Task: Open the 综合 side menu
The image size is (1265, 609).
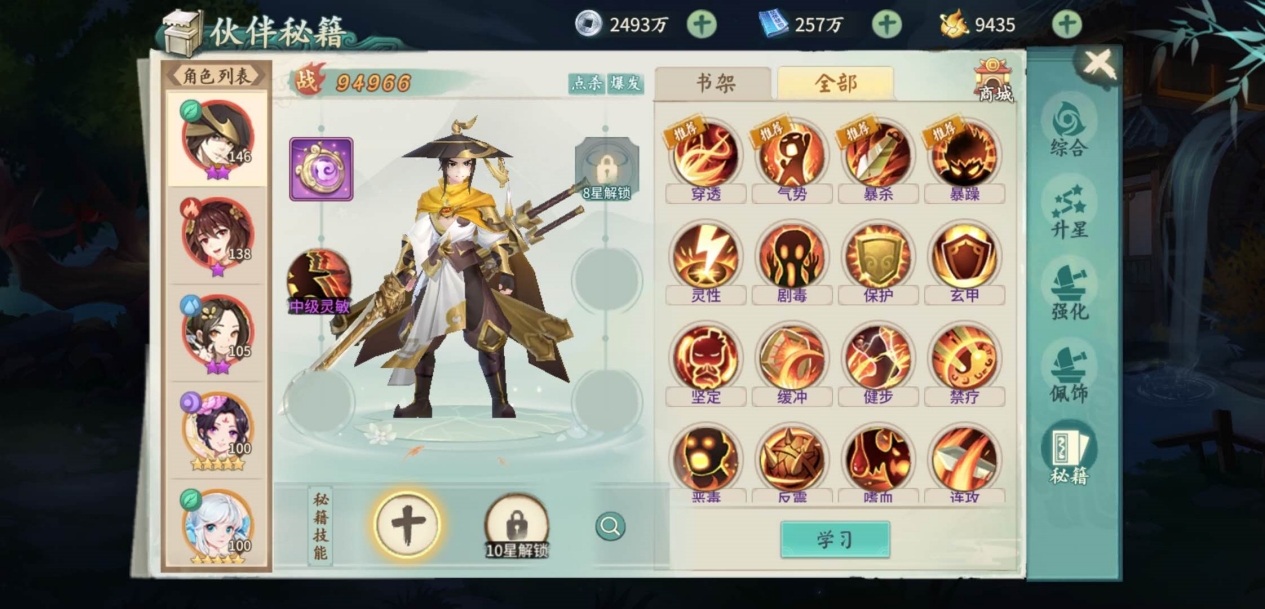Action: click(1068, 127)
